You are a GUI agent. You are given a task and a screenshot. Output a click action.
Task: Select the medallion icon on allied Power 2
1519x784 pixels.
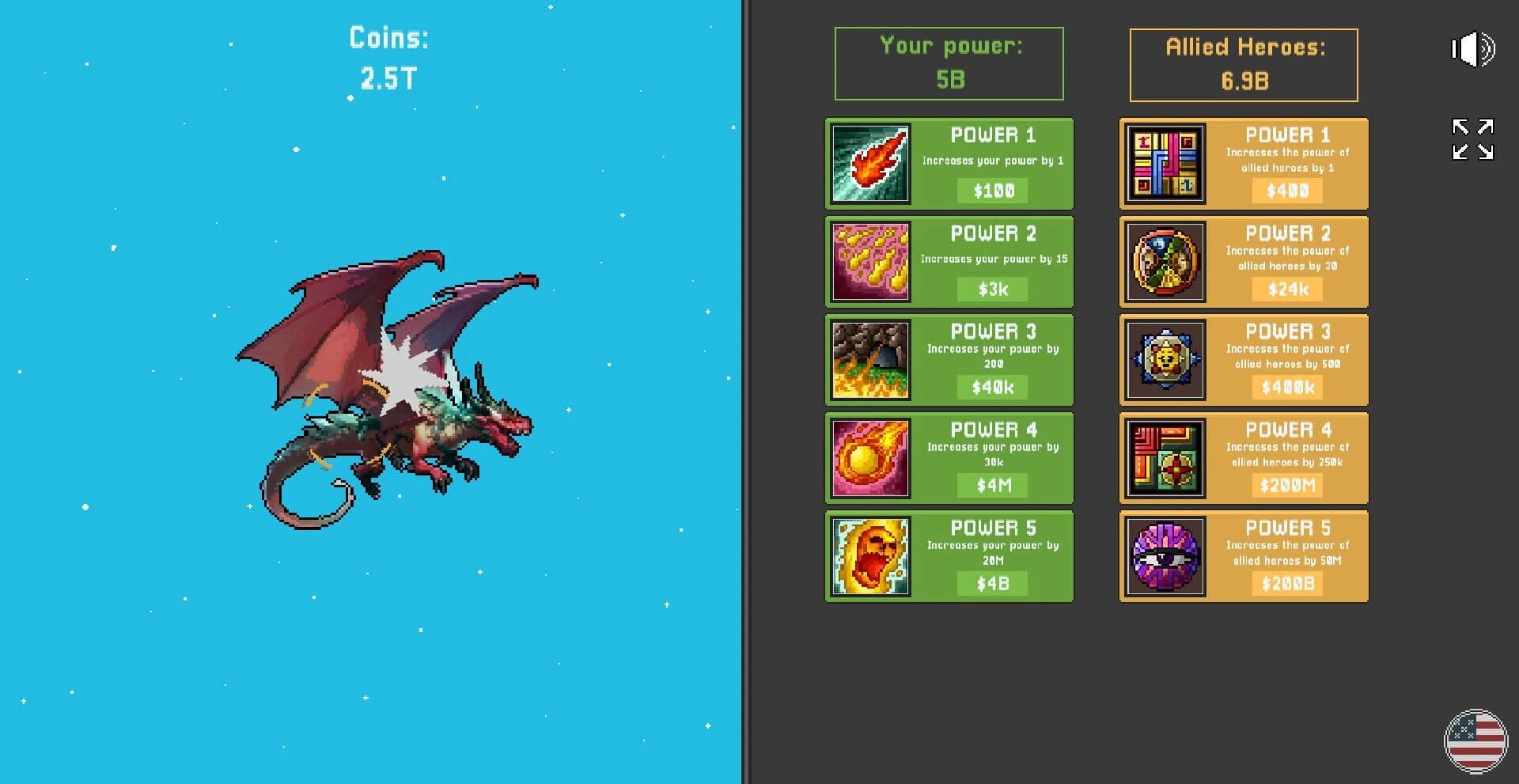1163,261
